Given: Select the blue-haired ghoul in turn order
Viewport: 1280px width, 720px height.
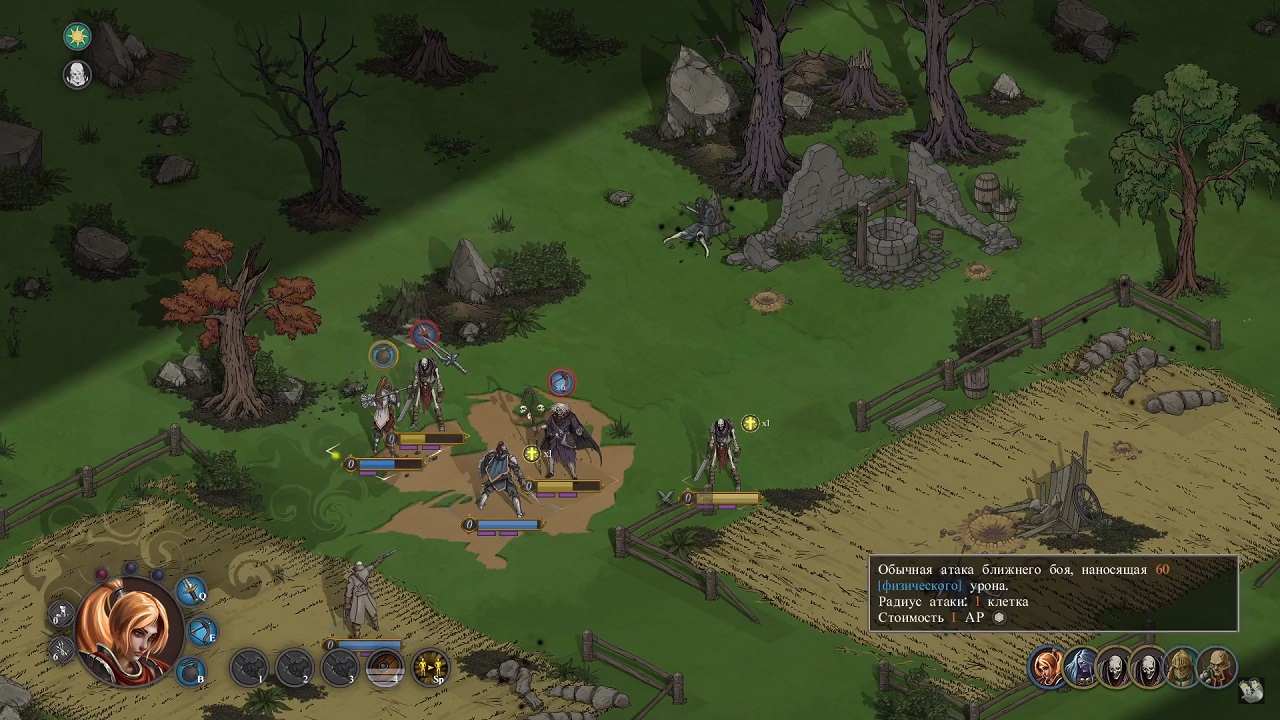Looking at the screenshot, I should pyautogui.click(x=1082, y=667).
